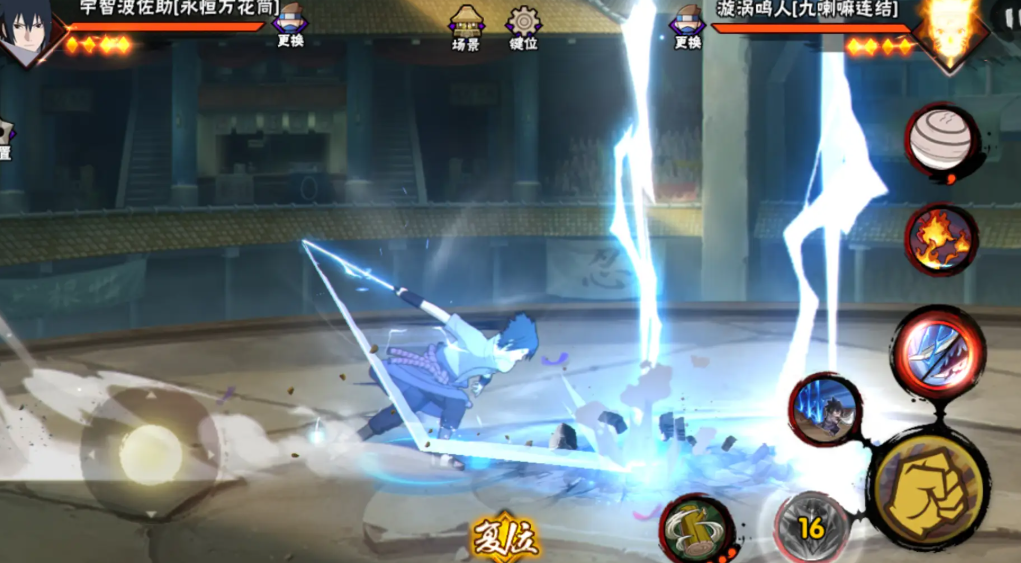Open the 场景 scene selector

[466, 27]
